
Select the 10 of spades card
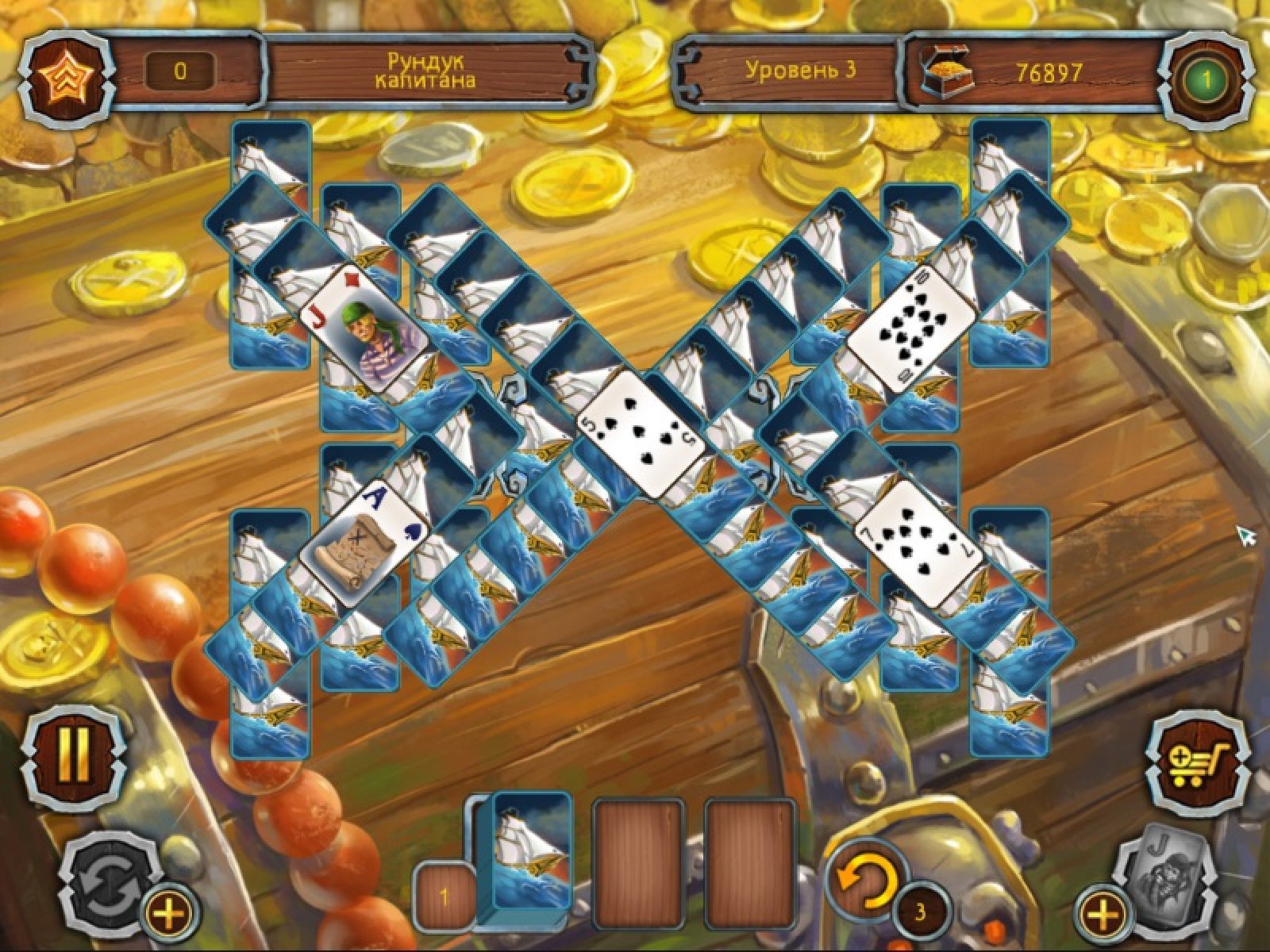(x=910, y=328)
